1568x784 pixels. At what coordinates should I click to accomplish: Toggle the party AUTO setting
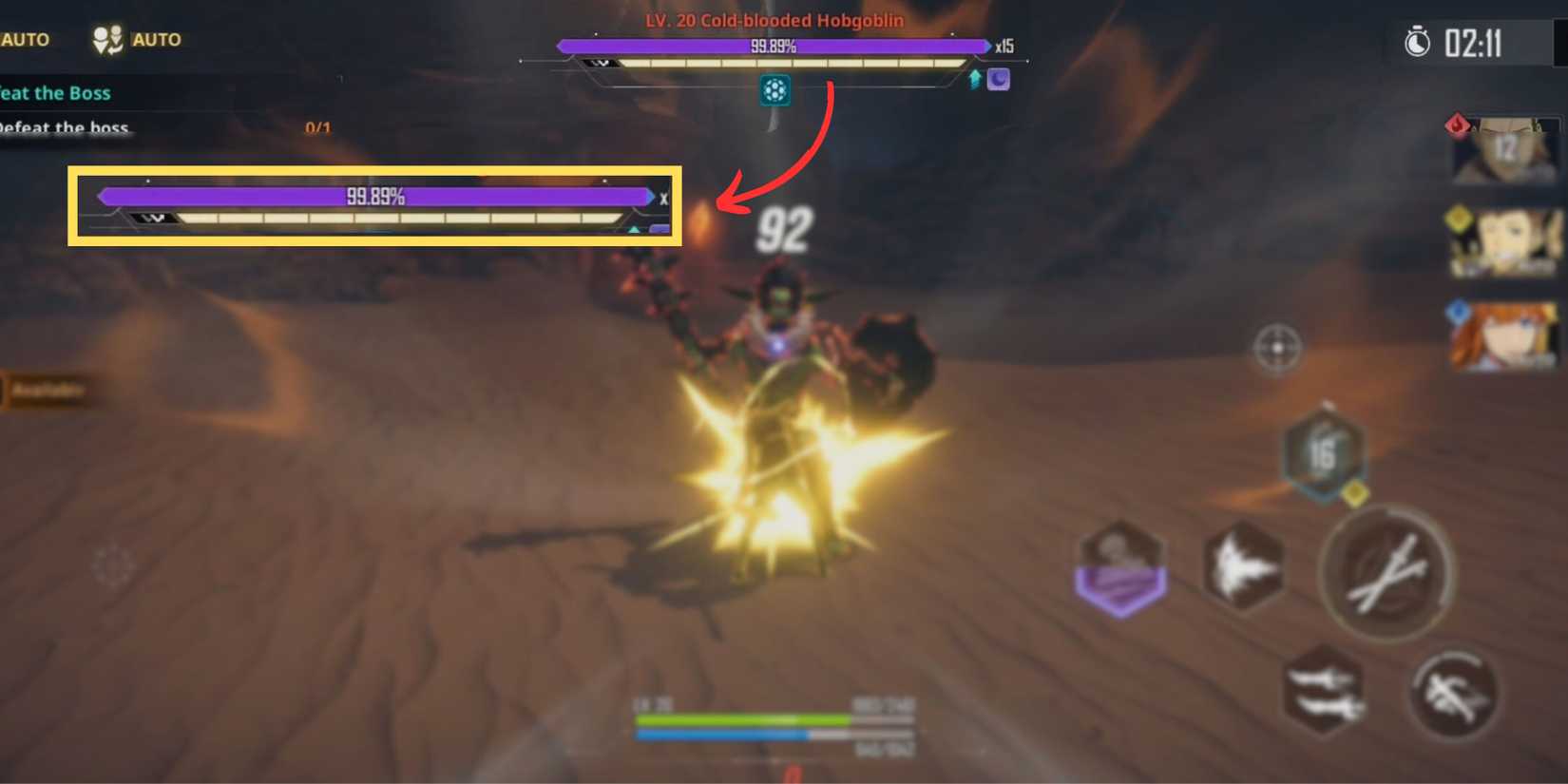(x=136, y=39)
